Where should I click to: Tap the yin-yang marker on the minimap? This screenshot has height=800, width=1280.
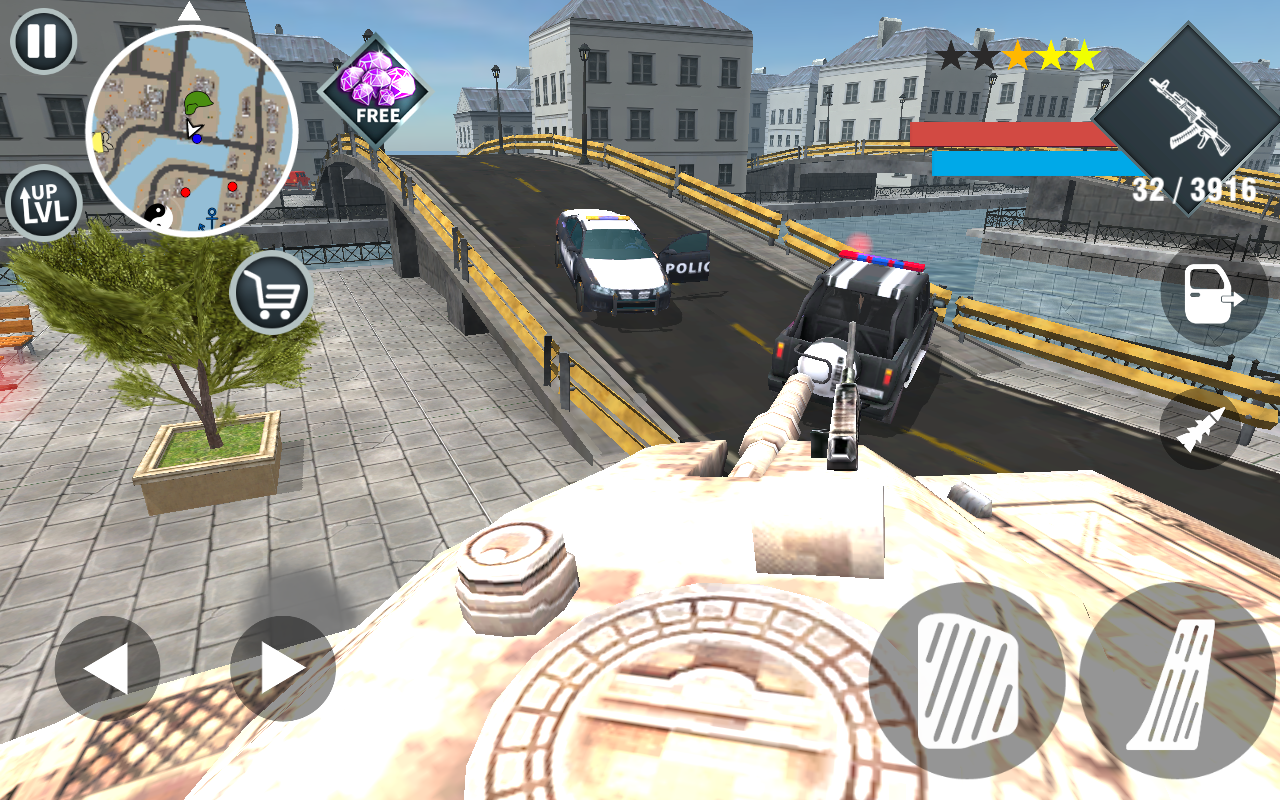tap(160, 216)
